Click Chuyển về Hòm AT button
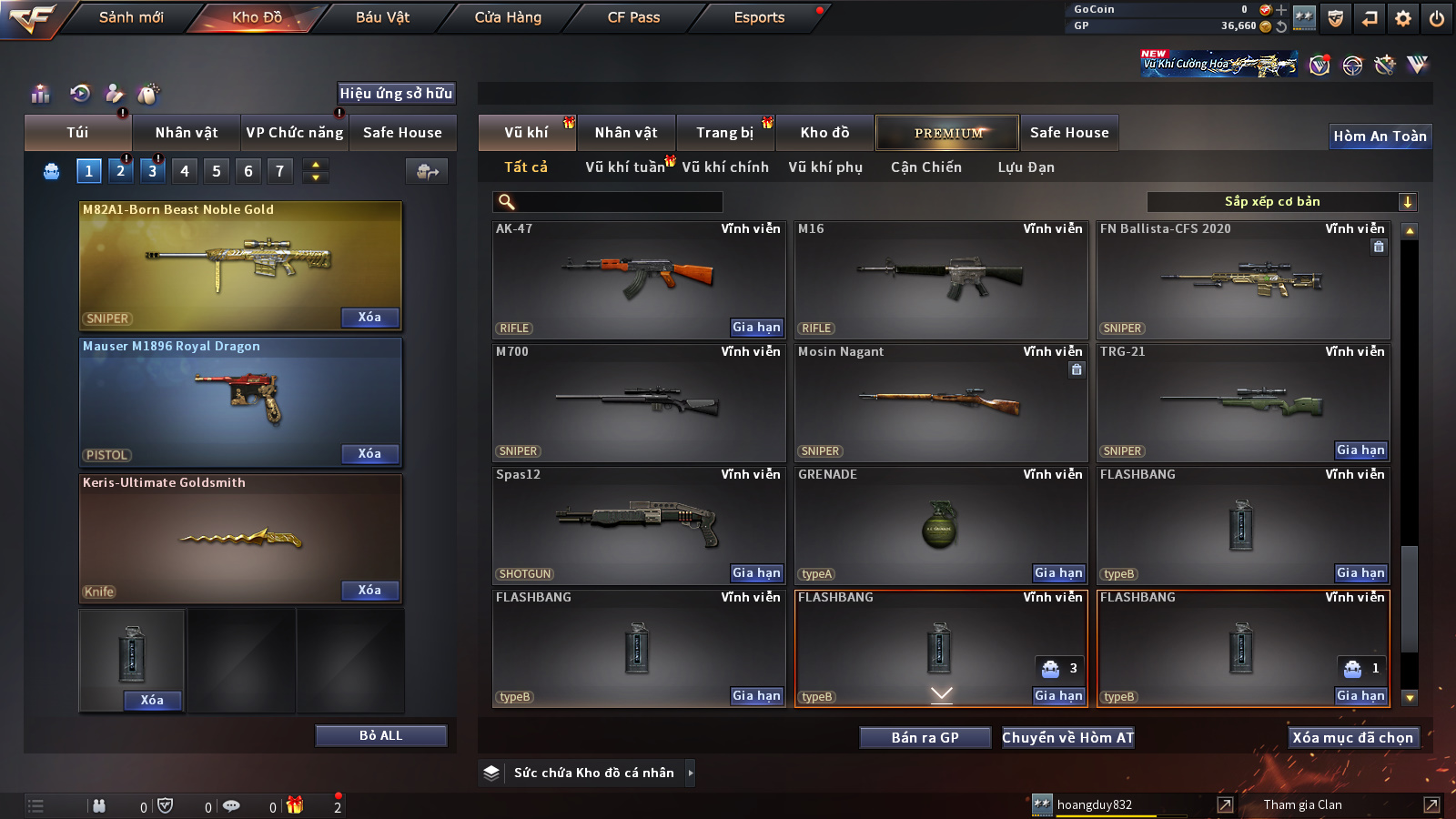This screenshot has width=1456, height=819. point(1067,738)
